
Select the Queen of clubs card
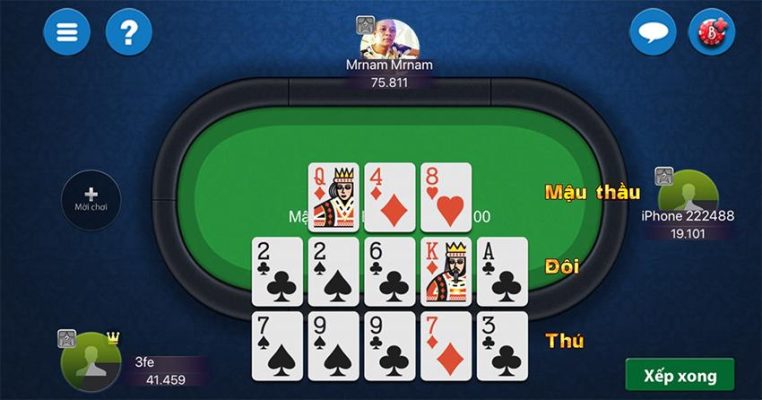tap(333, 197)
